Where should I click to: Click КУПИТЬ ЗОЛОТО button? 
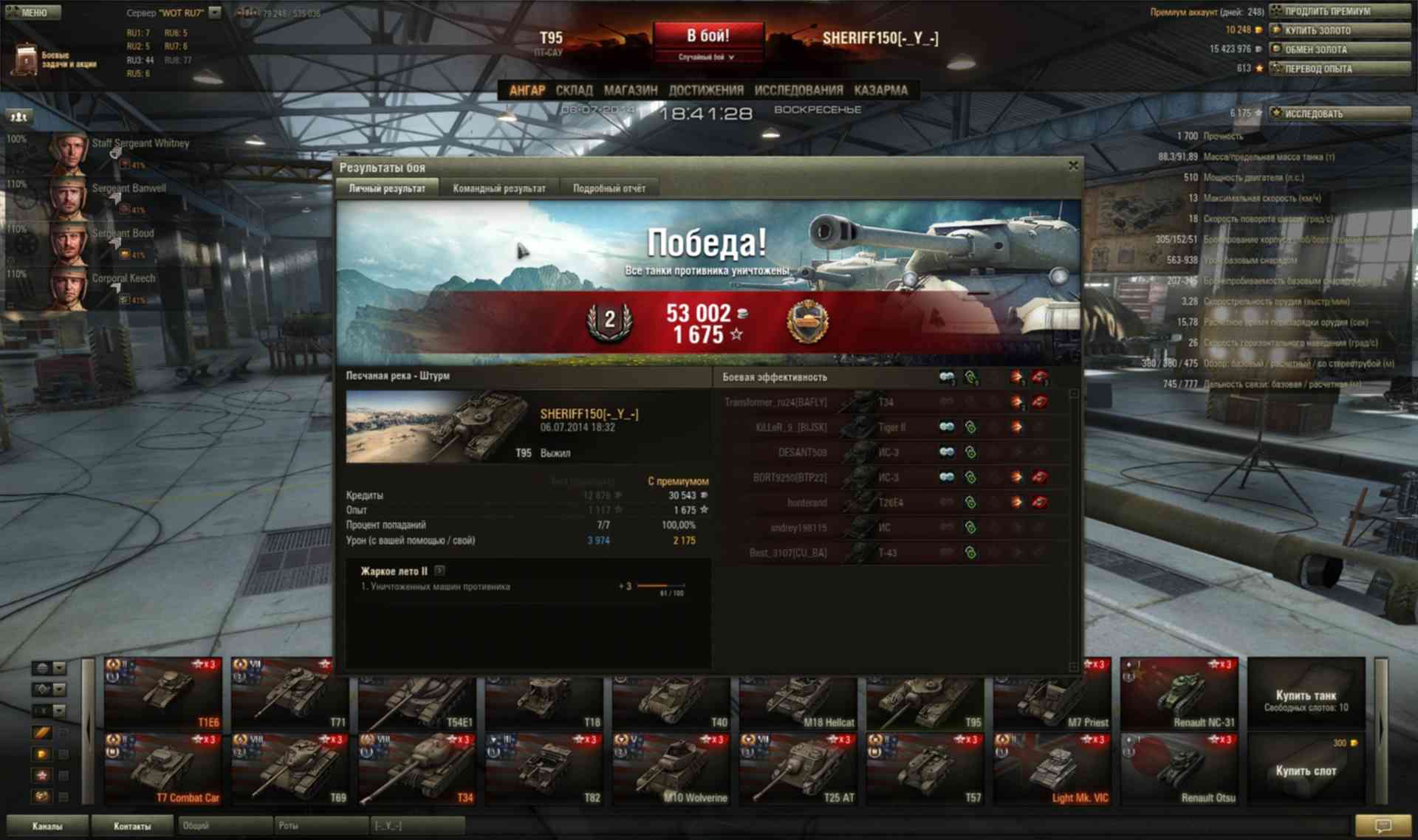click(x=1339, y=30)
